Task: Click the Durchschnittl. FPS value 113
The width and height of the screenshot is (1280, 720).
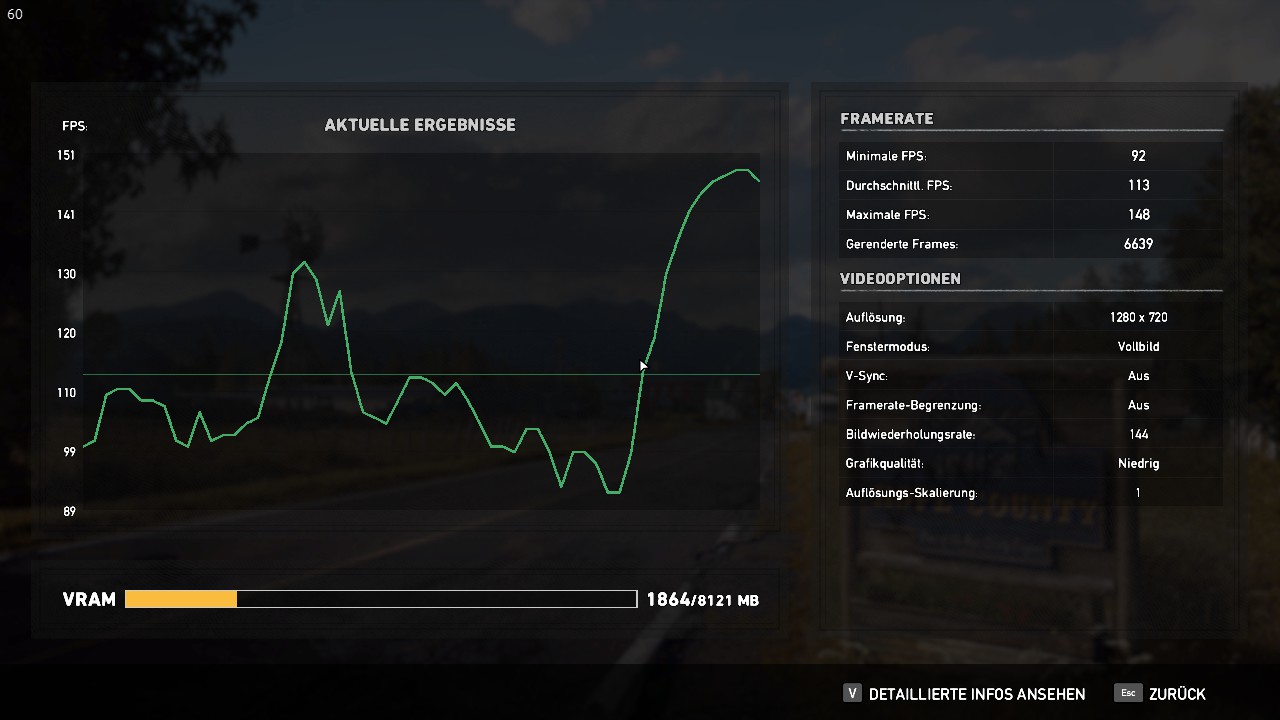Action: click(1139, 185)
